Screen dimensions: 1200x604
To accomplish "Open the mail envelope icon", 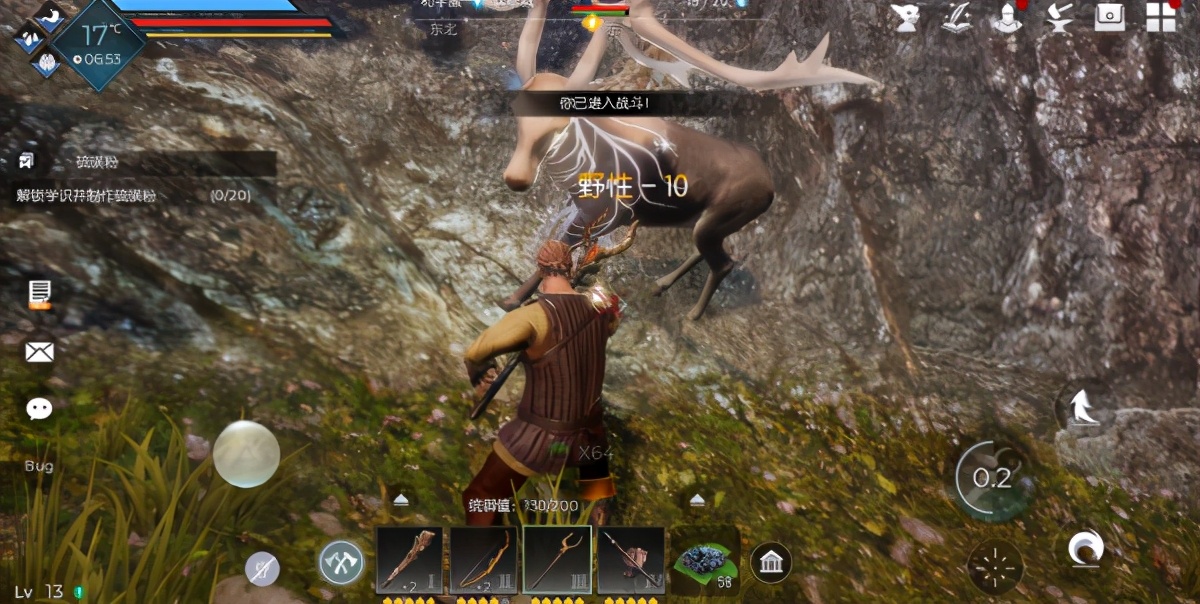I will (x=40, y=351).
